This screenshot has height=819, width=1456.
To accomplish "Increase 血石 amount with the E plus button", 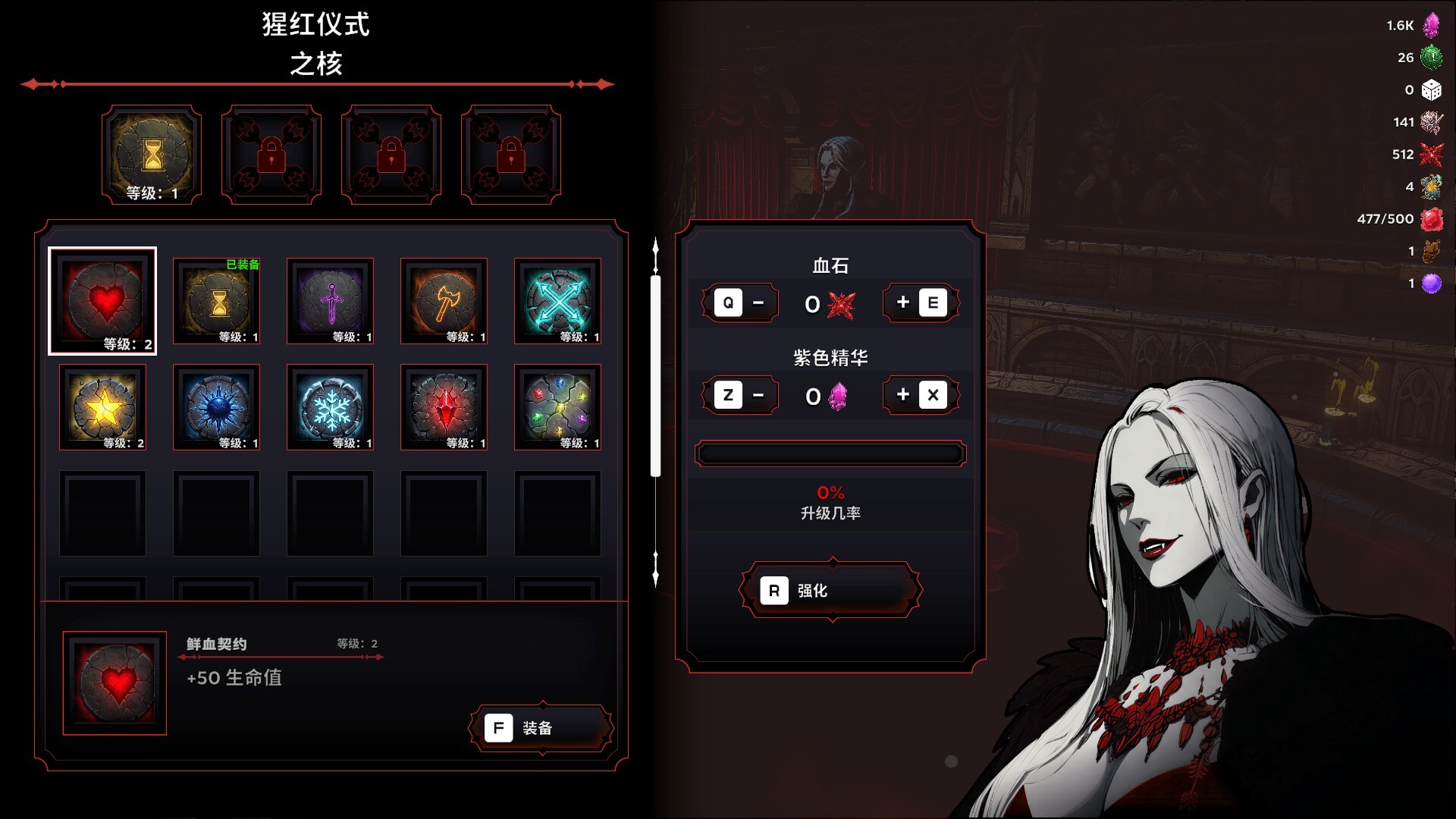I will [920, 303].
